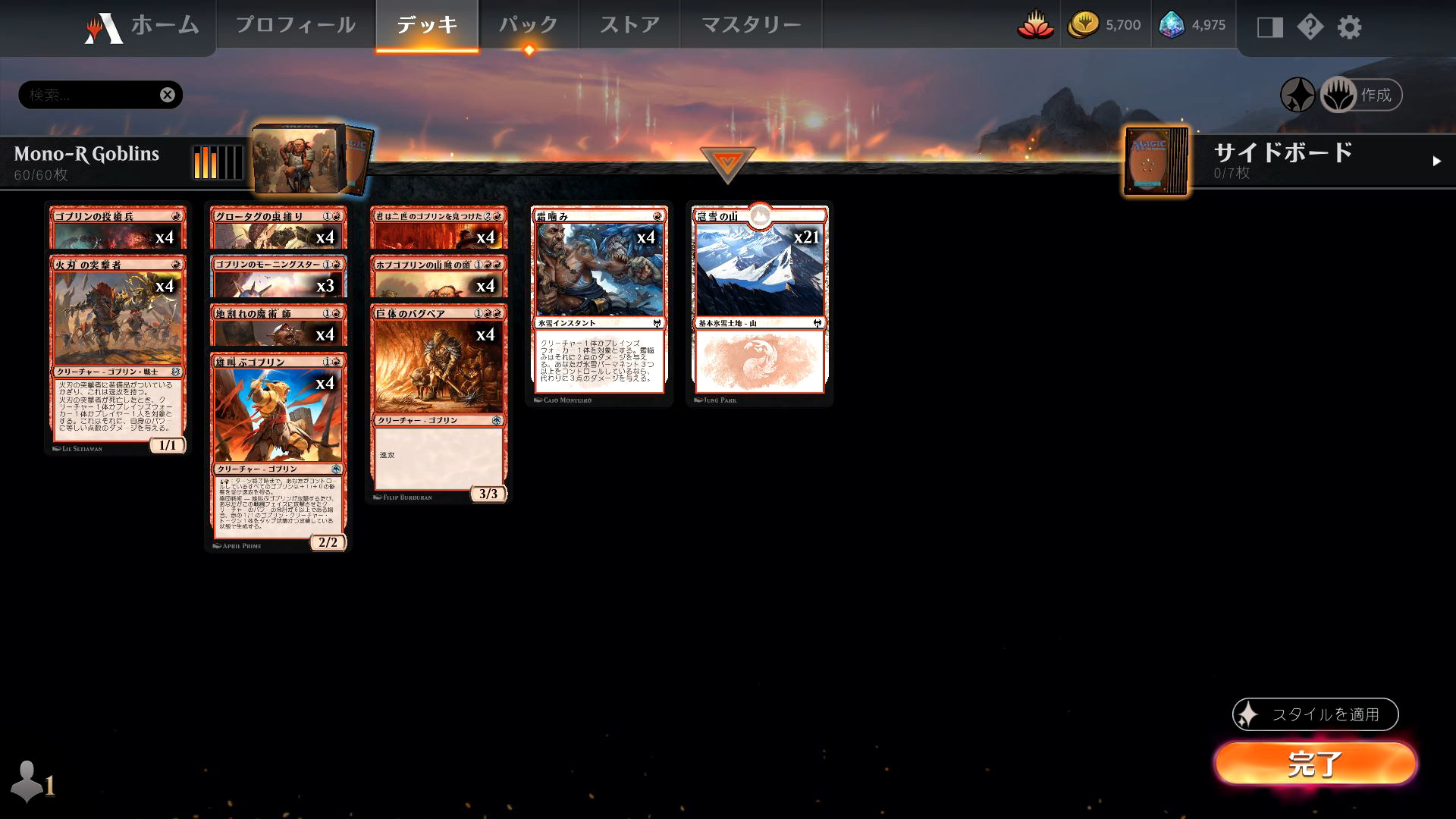Click the orange notification diamond under パック

pyautogui.click(x=529, y=47)
